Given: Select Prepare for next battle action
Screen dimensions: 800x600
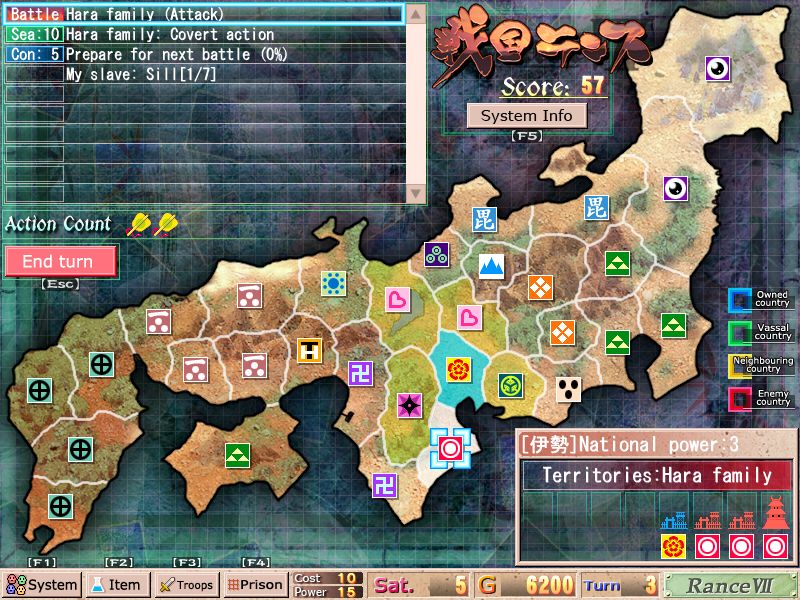Looking at the screenshot, I should click(204, 55).
